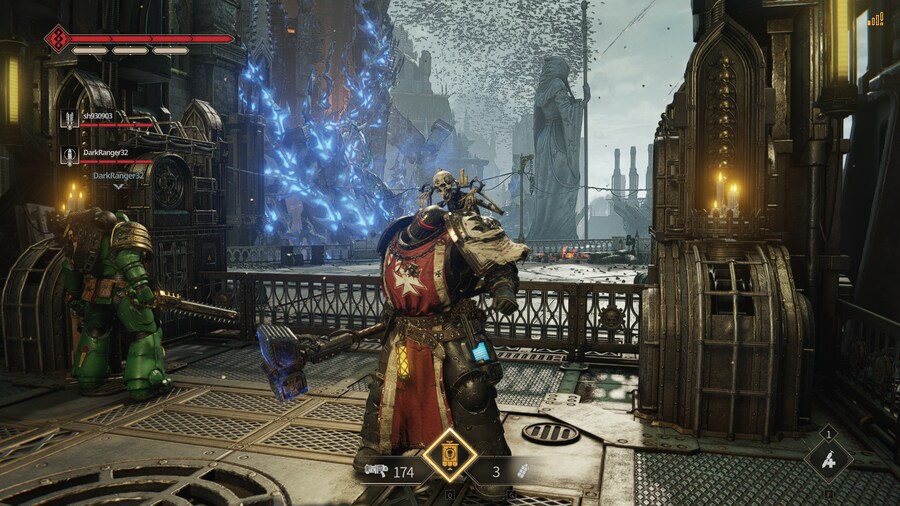Choose the grenade icon beside the 3
The image size is (900, 506).
point(521,471)
